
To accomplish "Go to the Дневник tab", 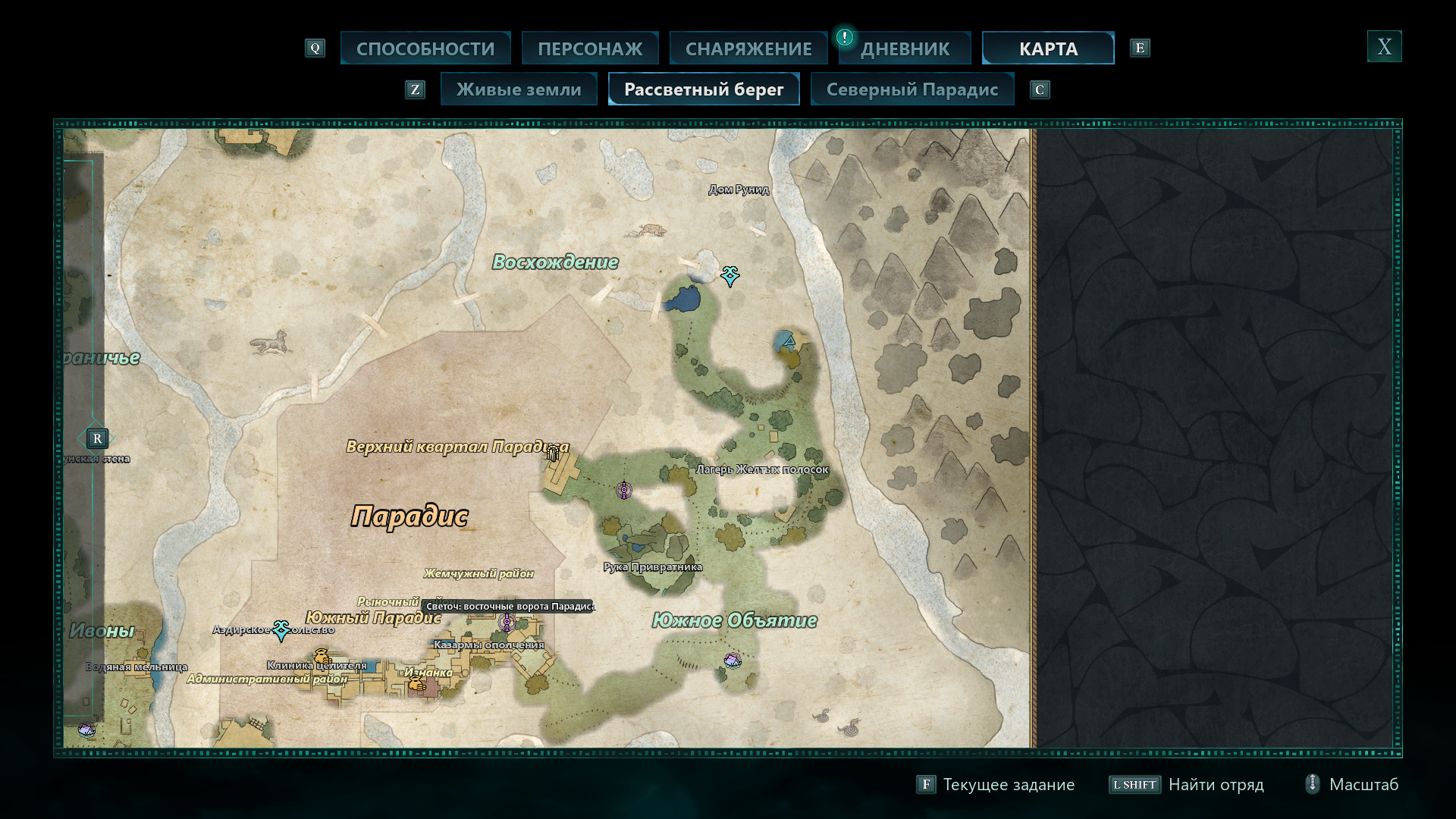I will pos(905,49).
